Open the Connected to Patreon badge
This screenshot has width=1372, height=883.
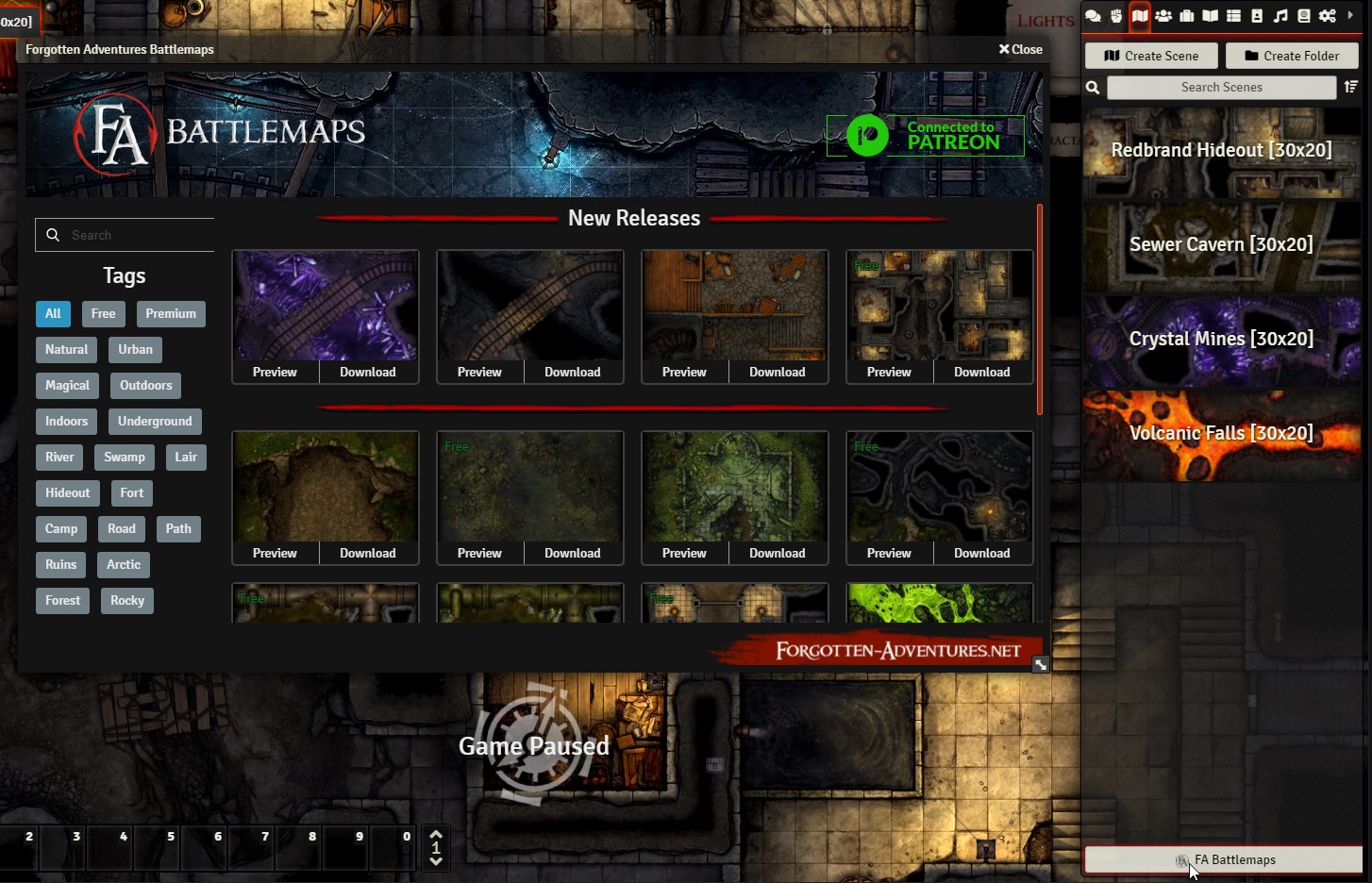click(x=925, y=136)
